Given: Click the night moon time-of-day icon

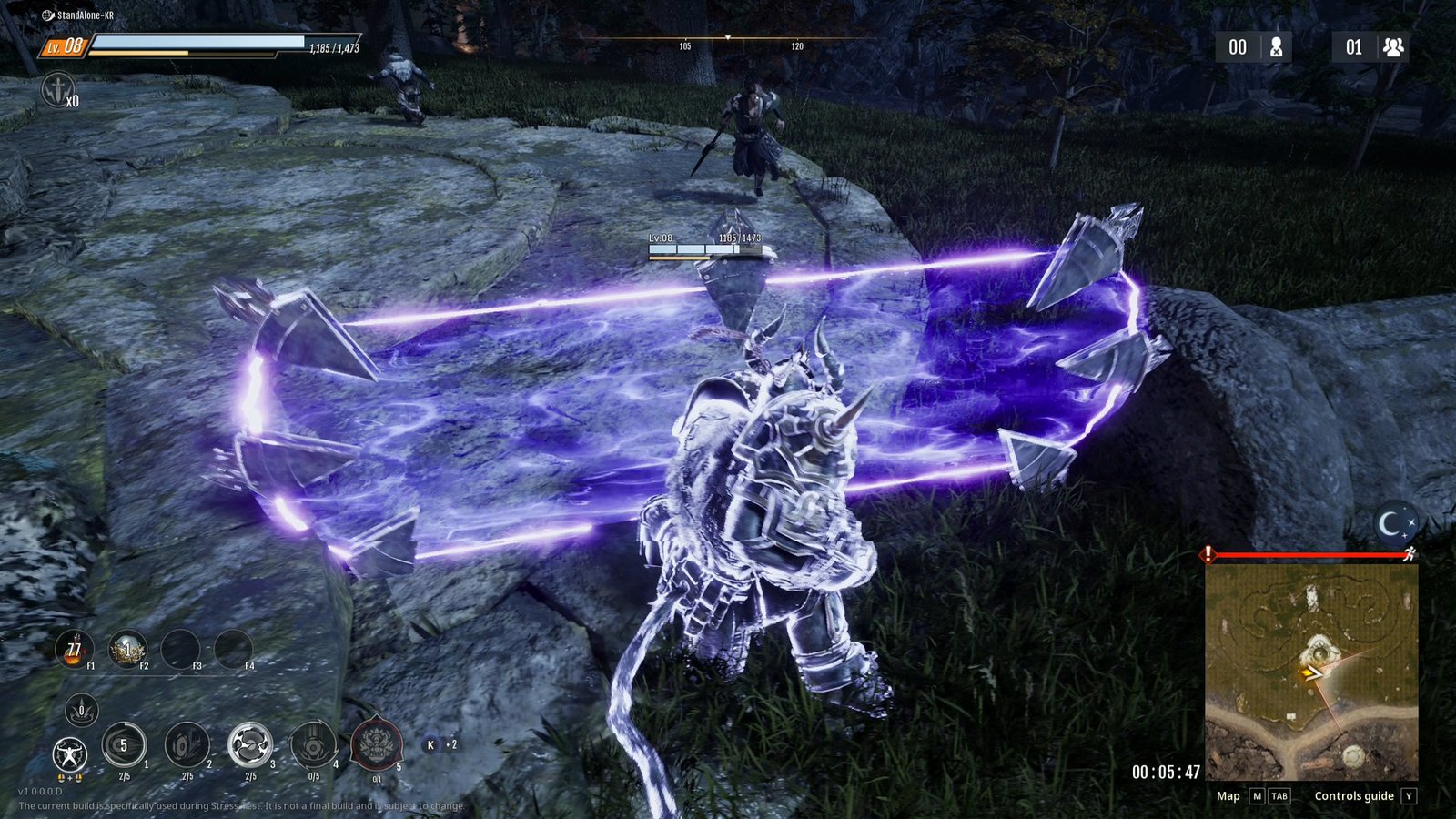Looking at the screenshot, I should [1394, 524].
